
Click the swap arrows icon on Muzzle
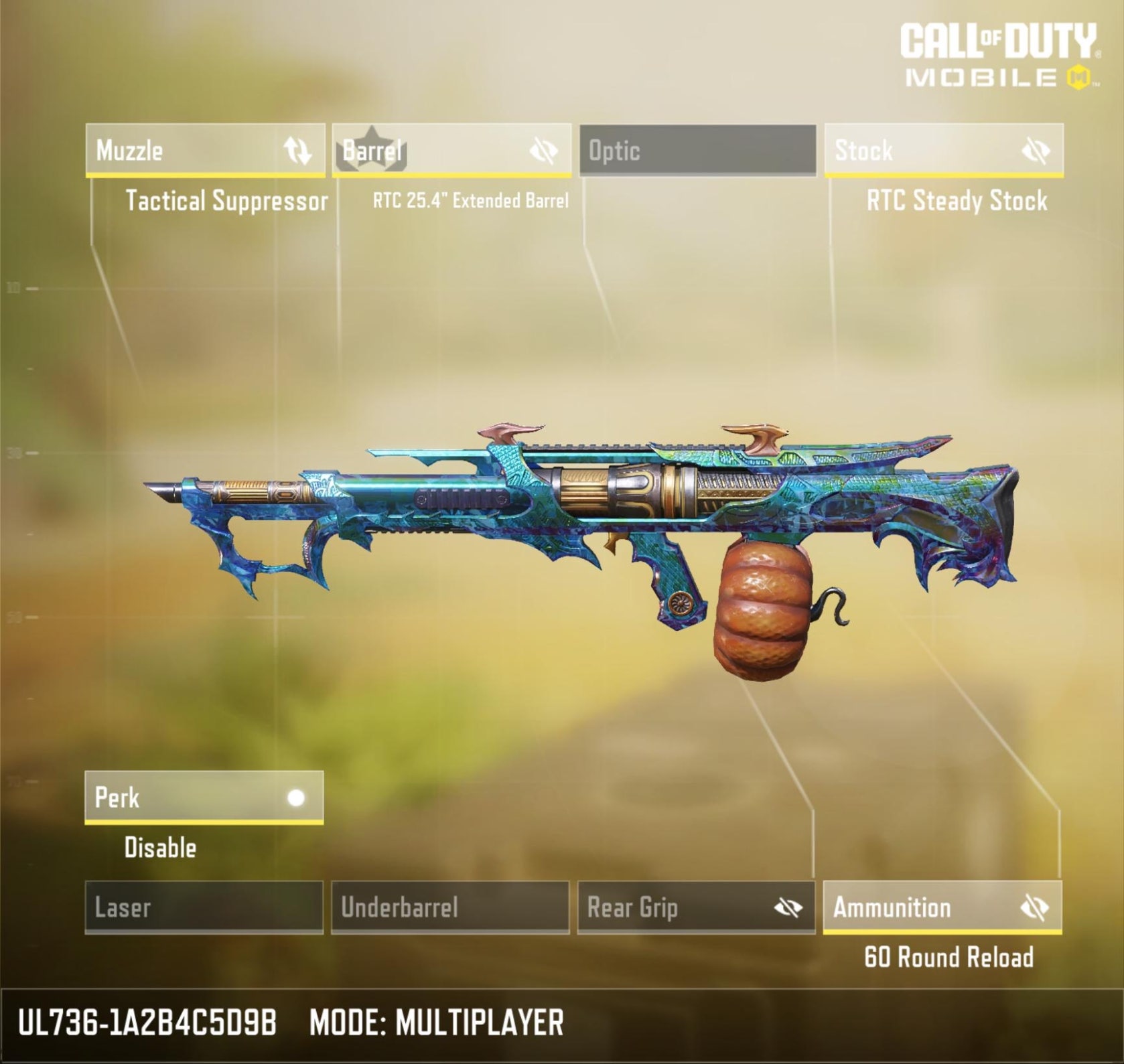pos(297,151)
